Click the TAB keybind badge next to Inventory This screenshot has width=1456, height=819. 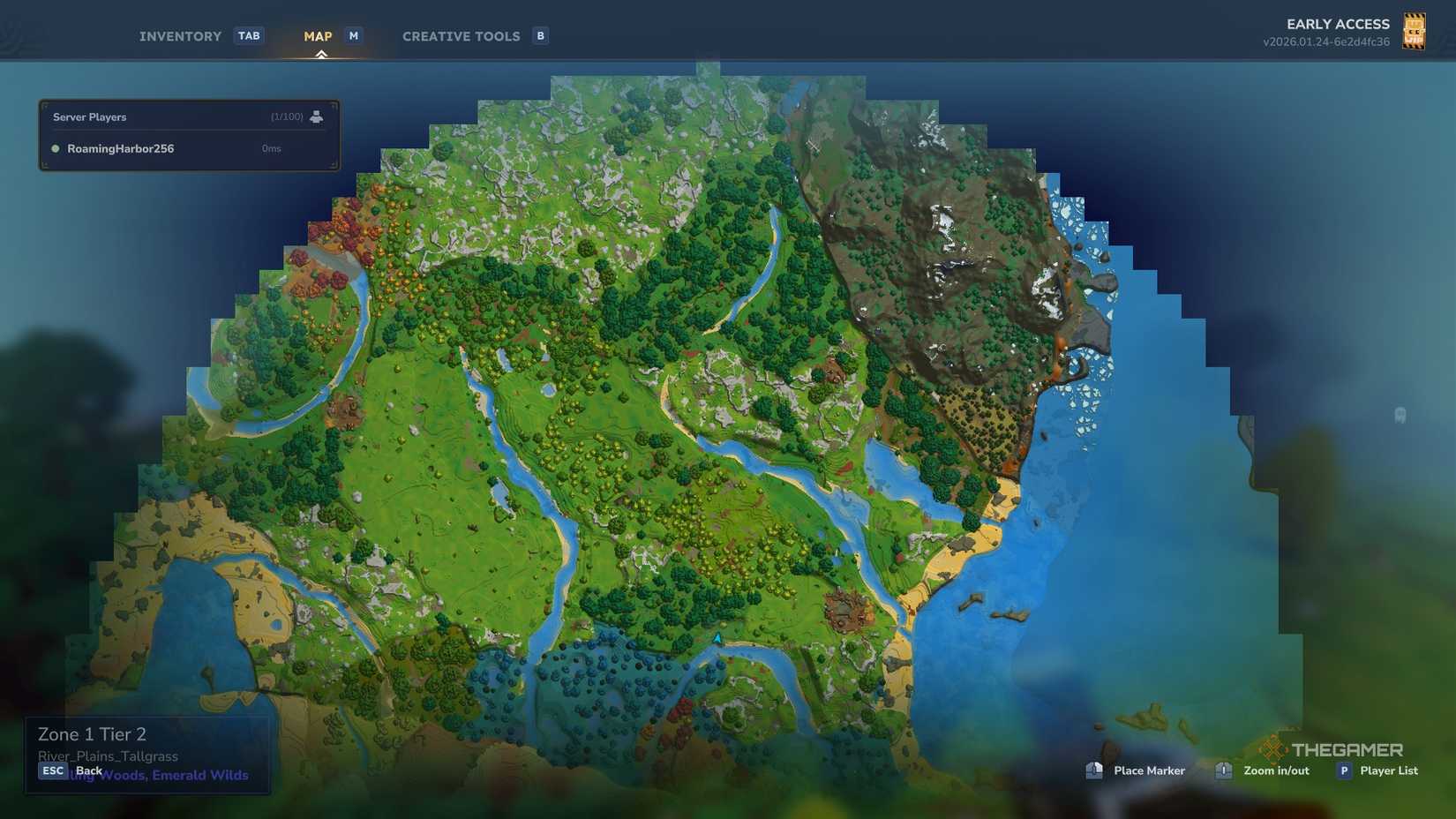pos(249,35)
